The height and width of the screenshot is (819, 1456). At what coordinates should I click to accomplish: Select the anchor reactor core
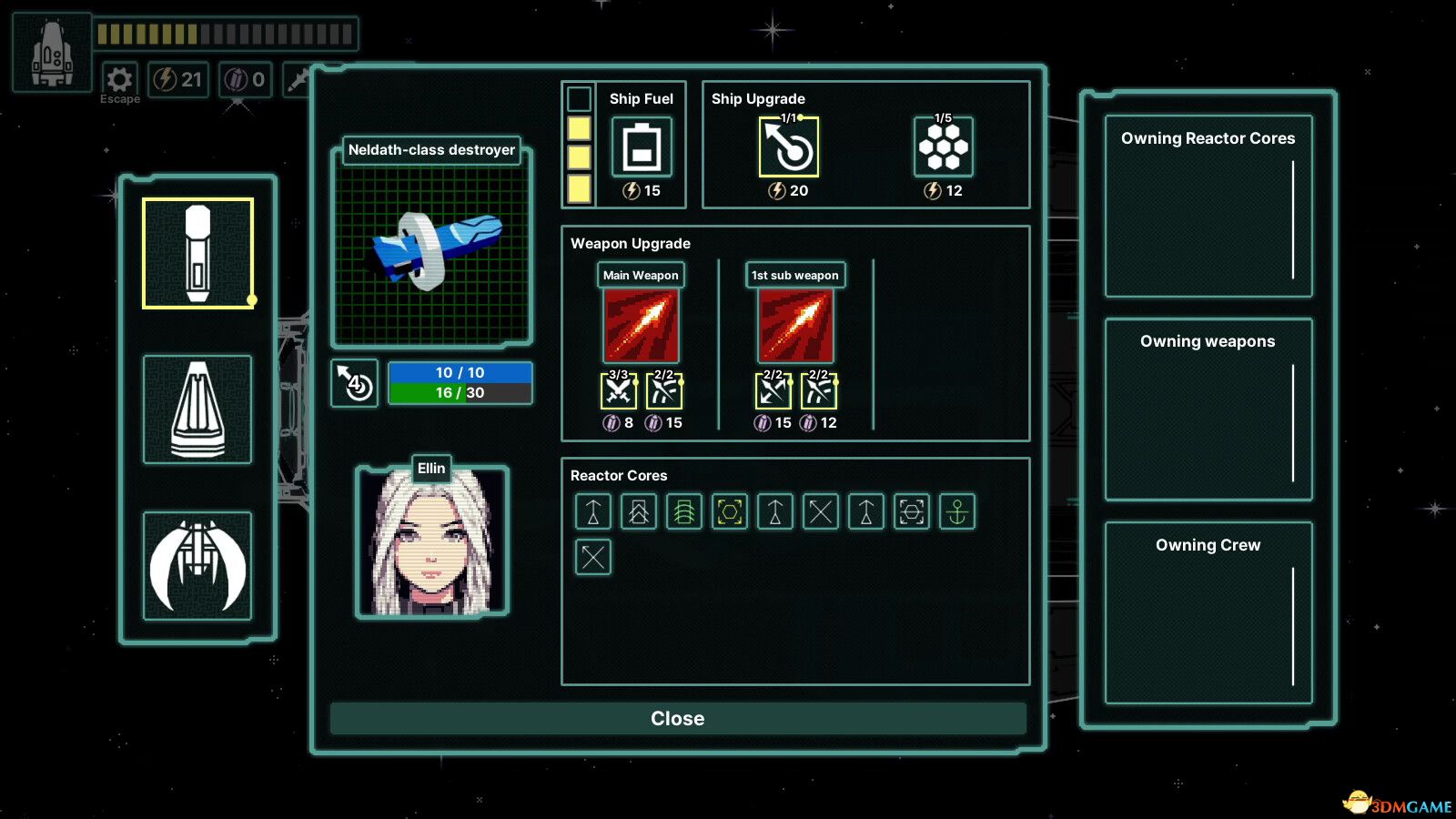957,512
